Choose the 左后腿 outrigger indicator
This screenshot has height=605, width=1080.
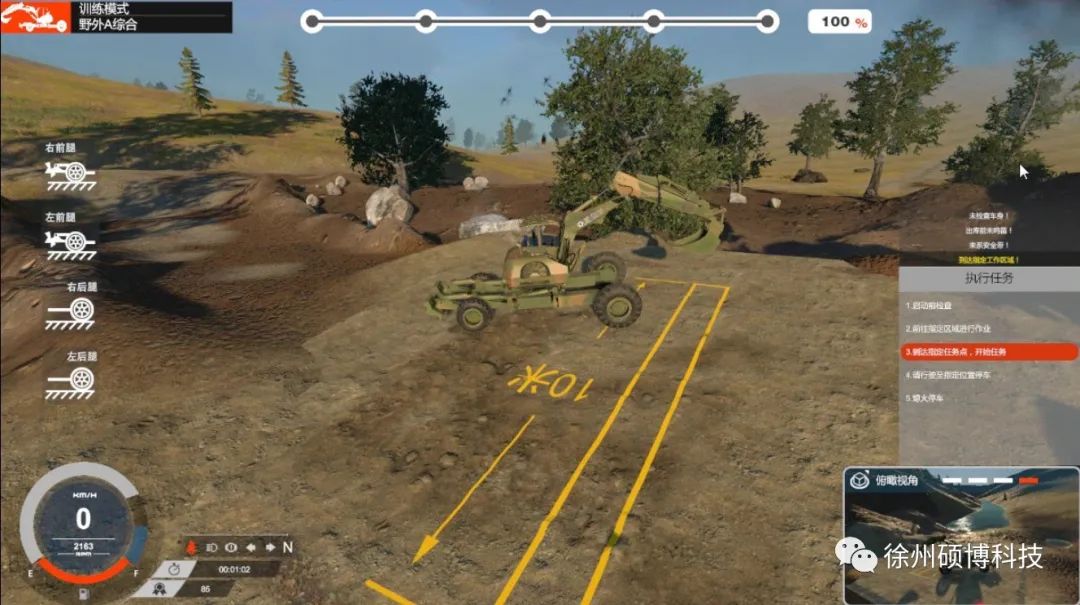[x=70, y=381]
